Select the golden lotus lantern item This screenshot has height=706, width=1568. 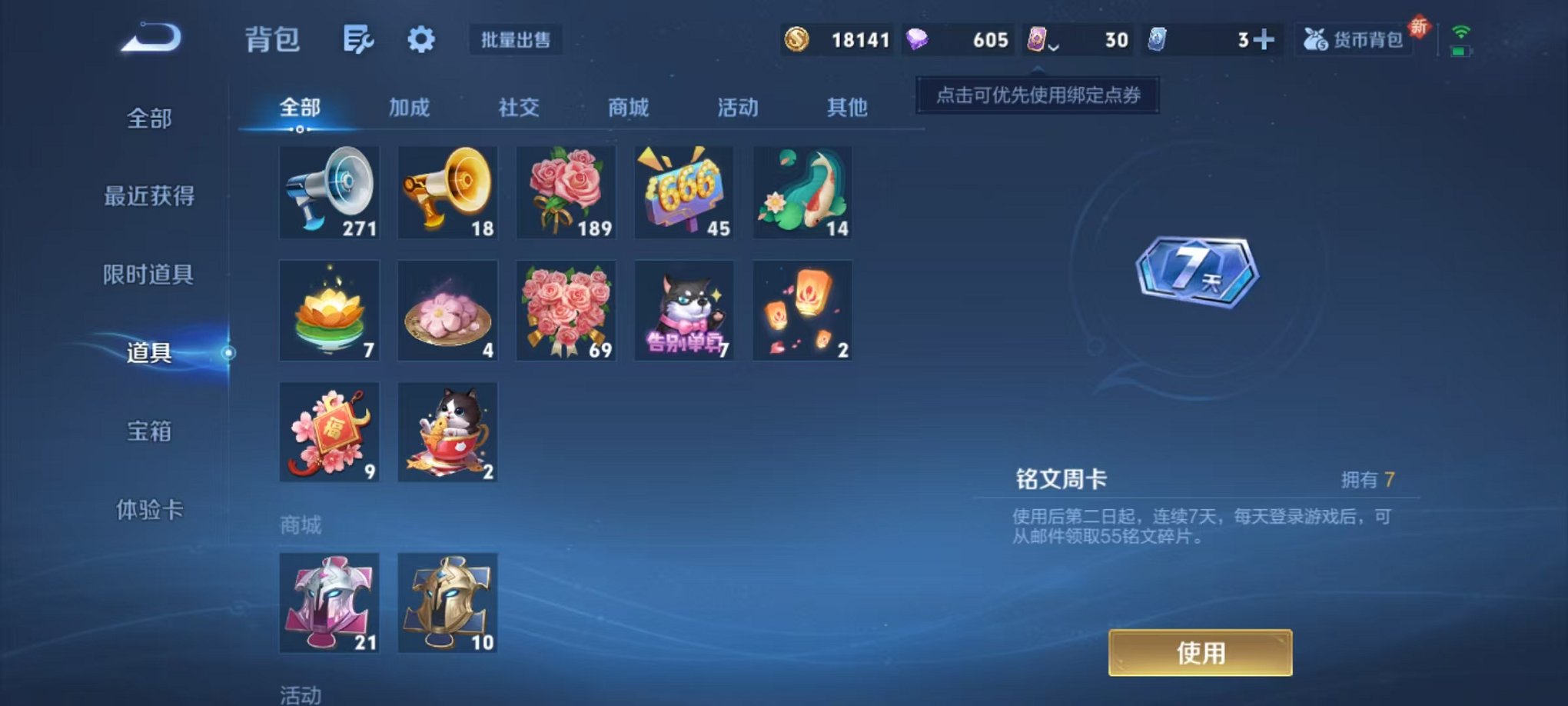(x=329, y=310)
